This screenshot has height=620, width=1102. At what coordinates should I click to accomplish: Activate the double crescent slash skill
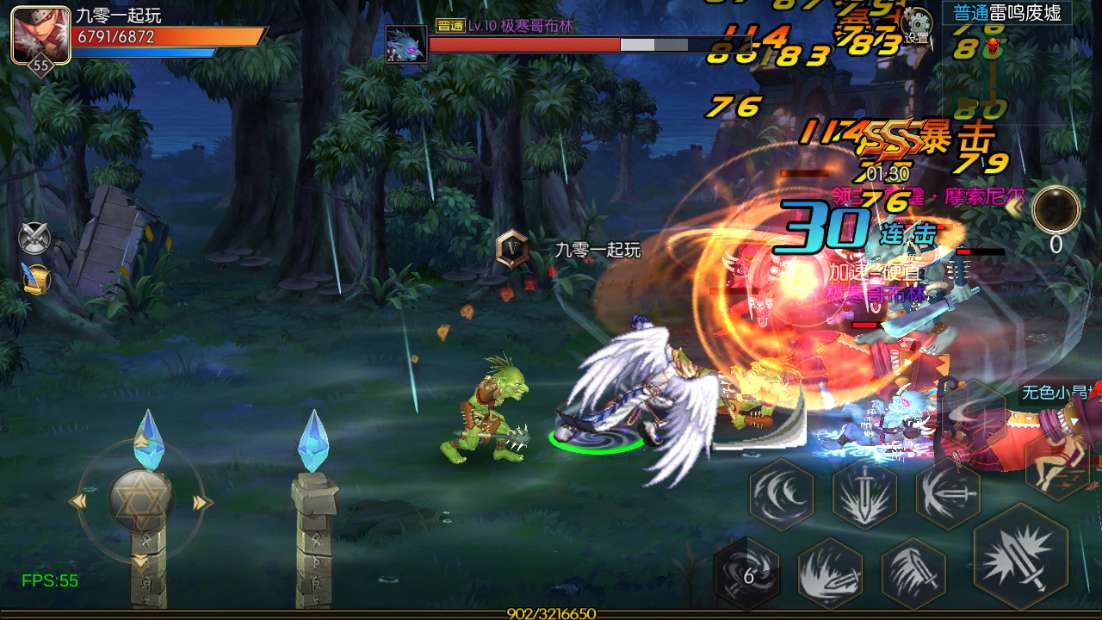click(781, 493)
